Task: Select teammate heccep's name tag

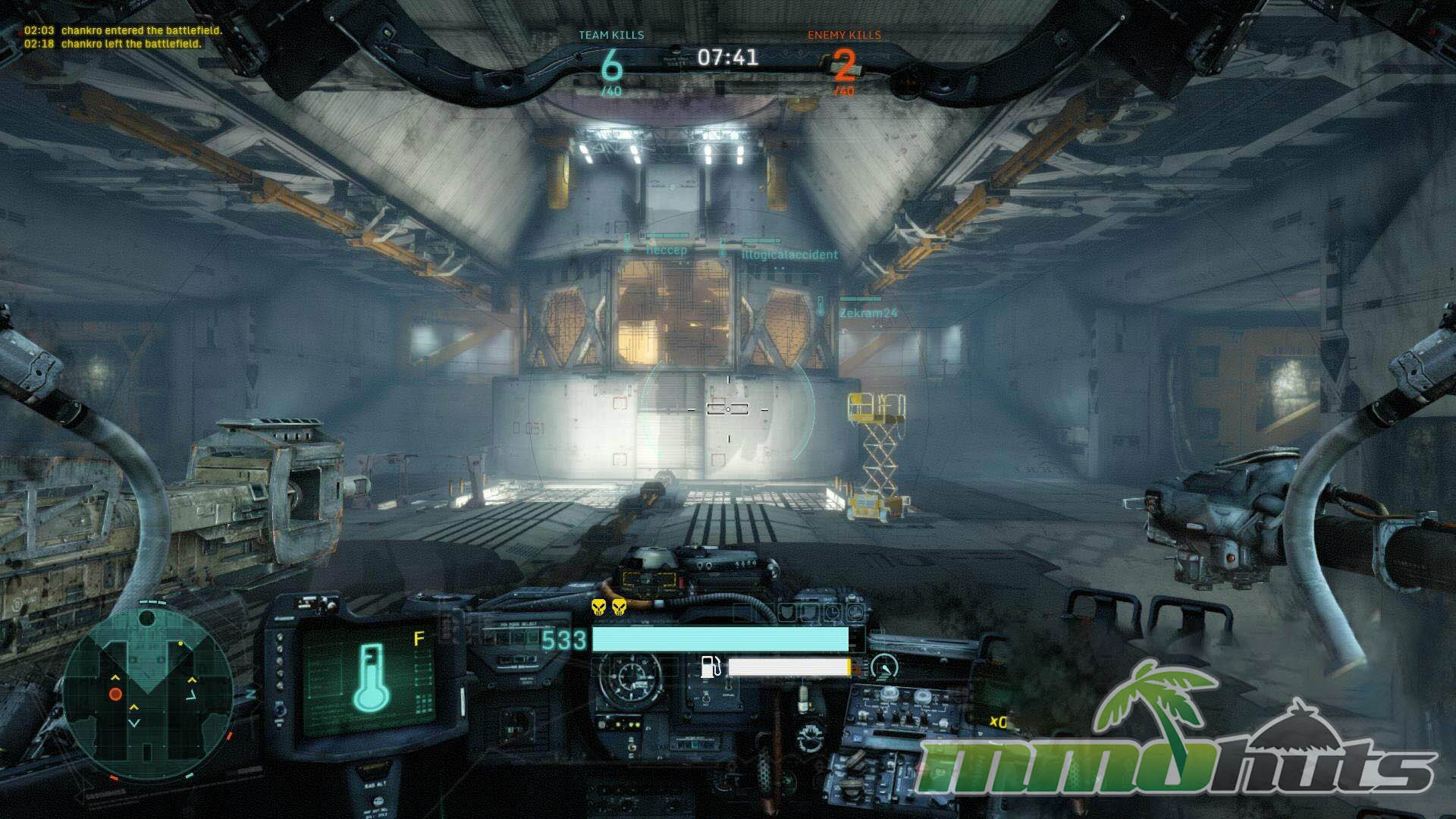Action: pyautogui.click(x=666, y=250)
